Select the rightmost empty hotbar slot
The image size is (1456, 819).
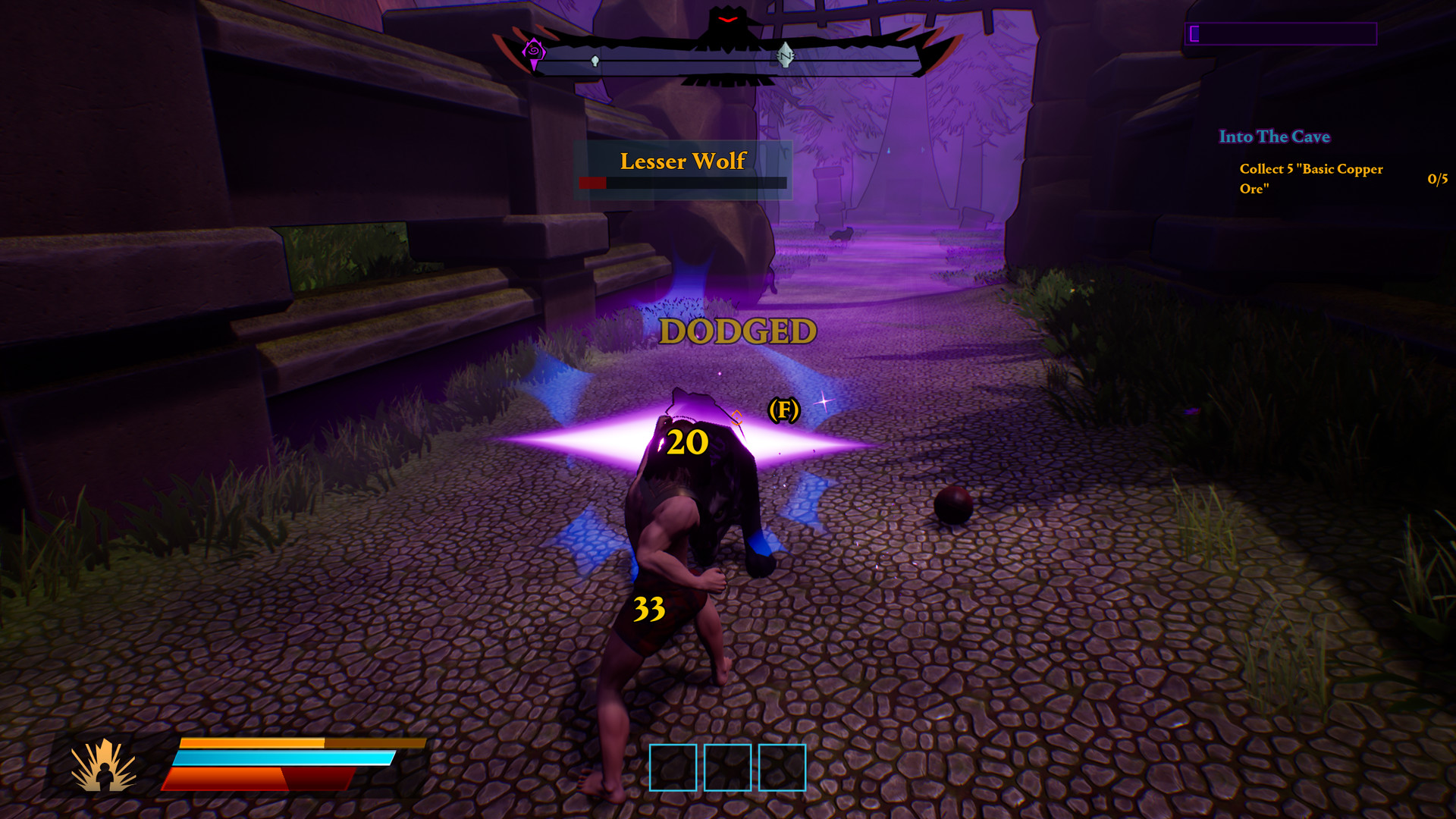point(781,766)
